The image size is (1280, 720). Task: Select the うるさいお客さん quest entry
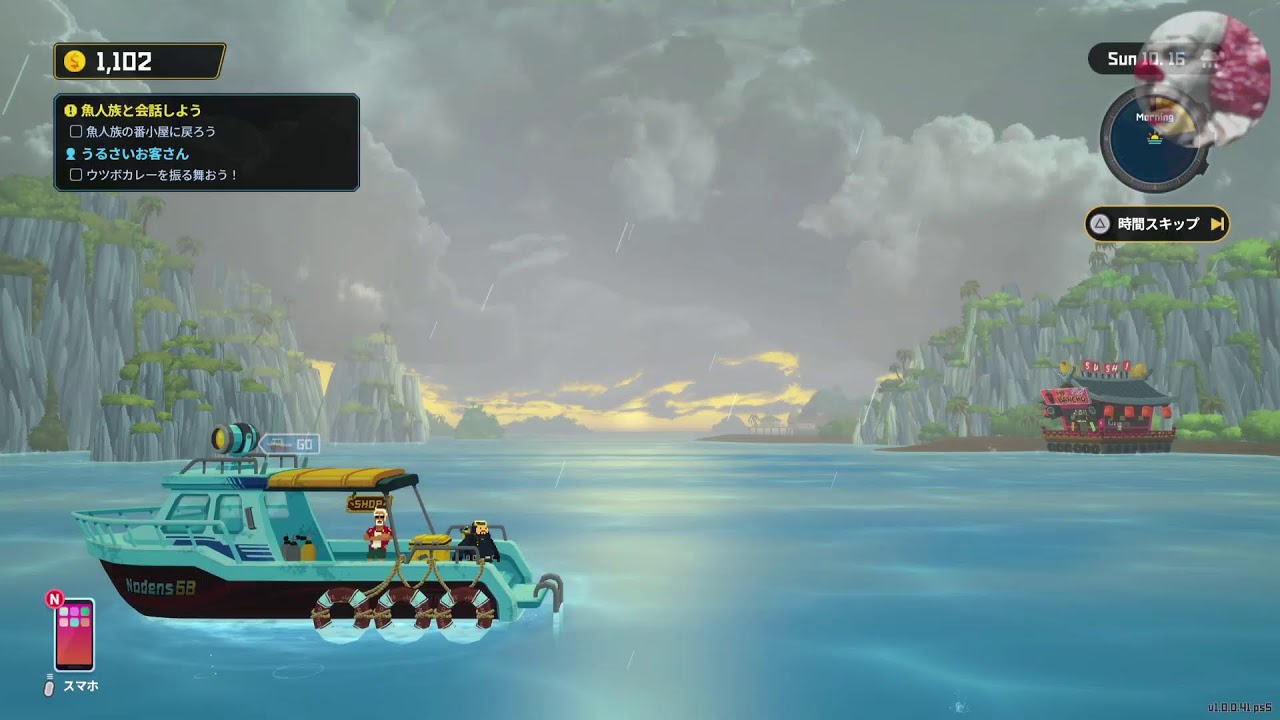133,154
